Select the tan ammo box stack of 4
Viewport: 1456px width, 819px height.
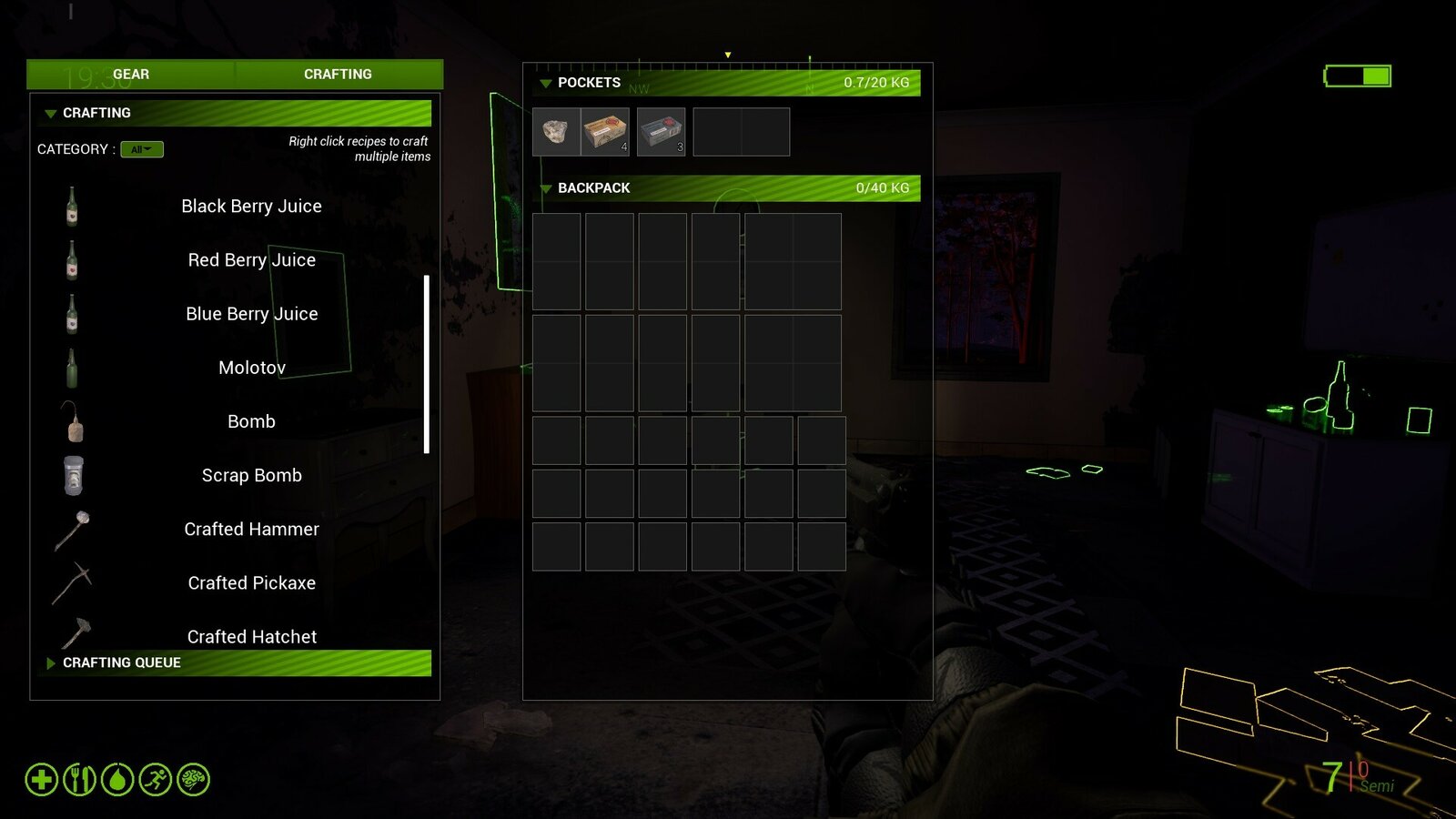(605, 132)
